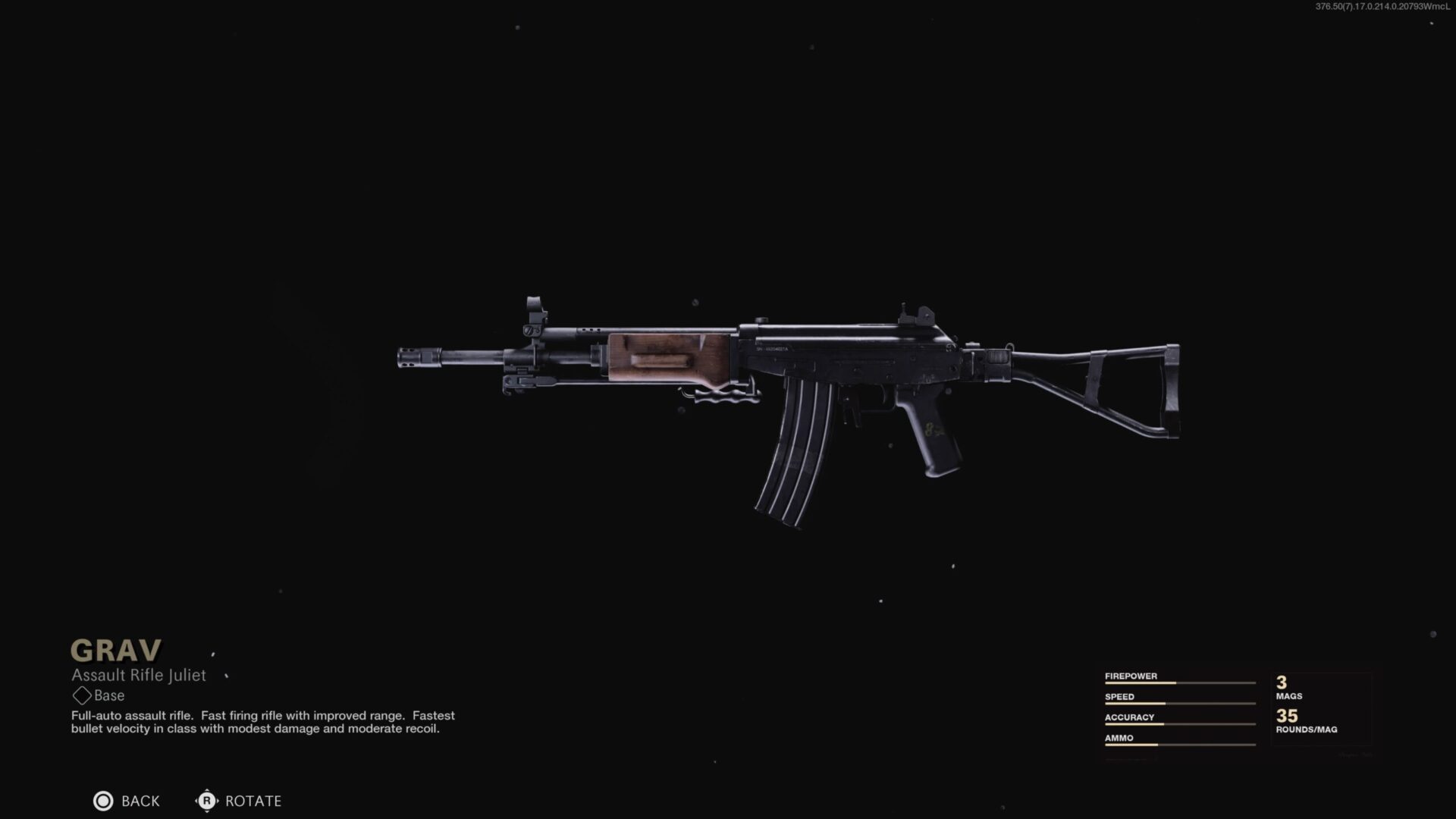Click the build version text top right

coord(1380,6)
